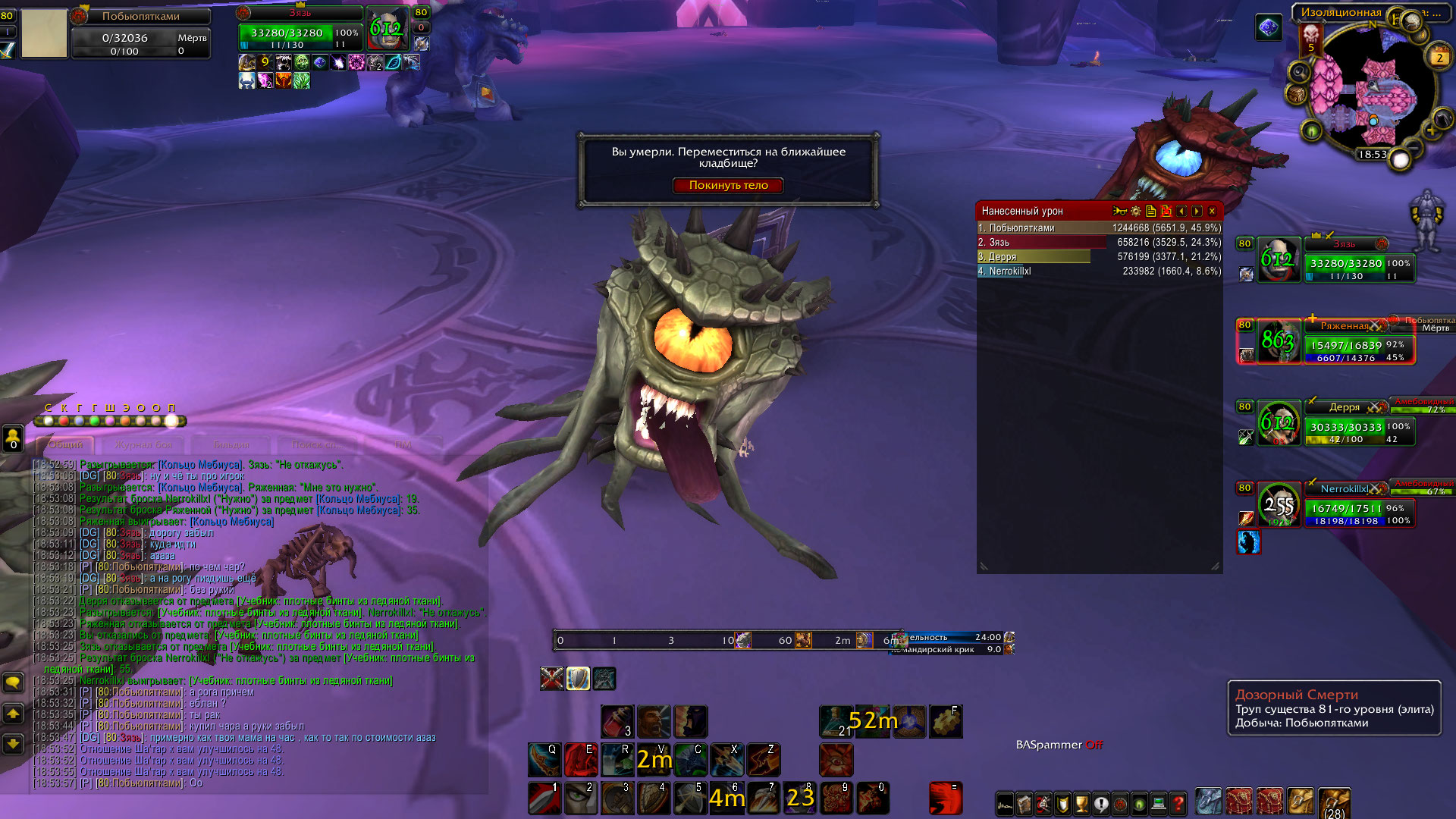
Task: Select Зязь row in damage meter
Action: click(x=1099, y=242)
